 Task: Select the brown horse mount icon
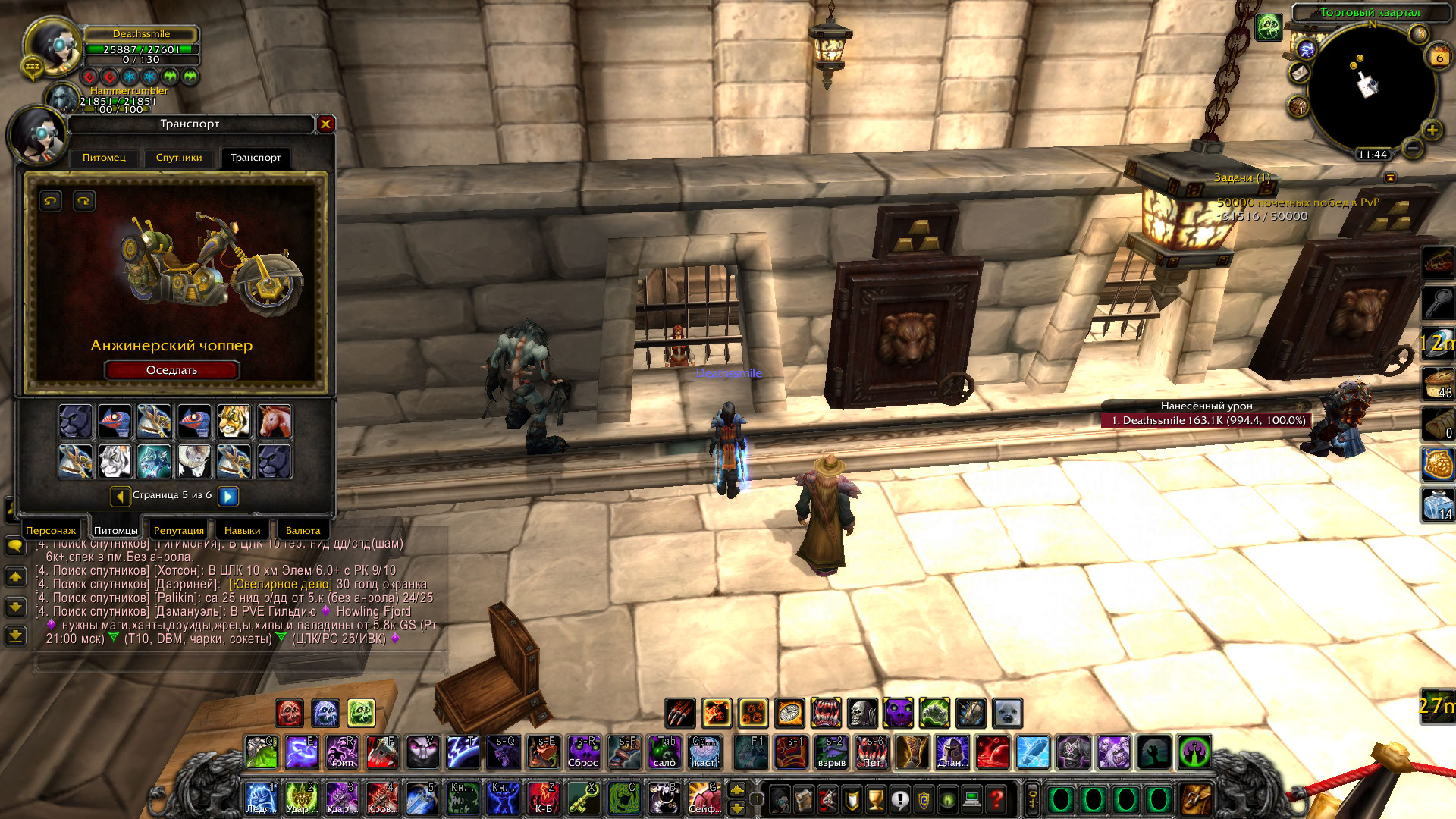coord(274,421)
